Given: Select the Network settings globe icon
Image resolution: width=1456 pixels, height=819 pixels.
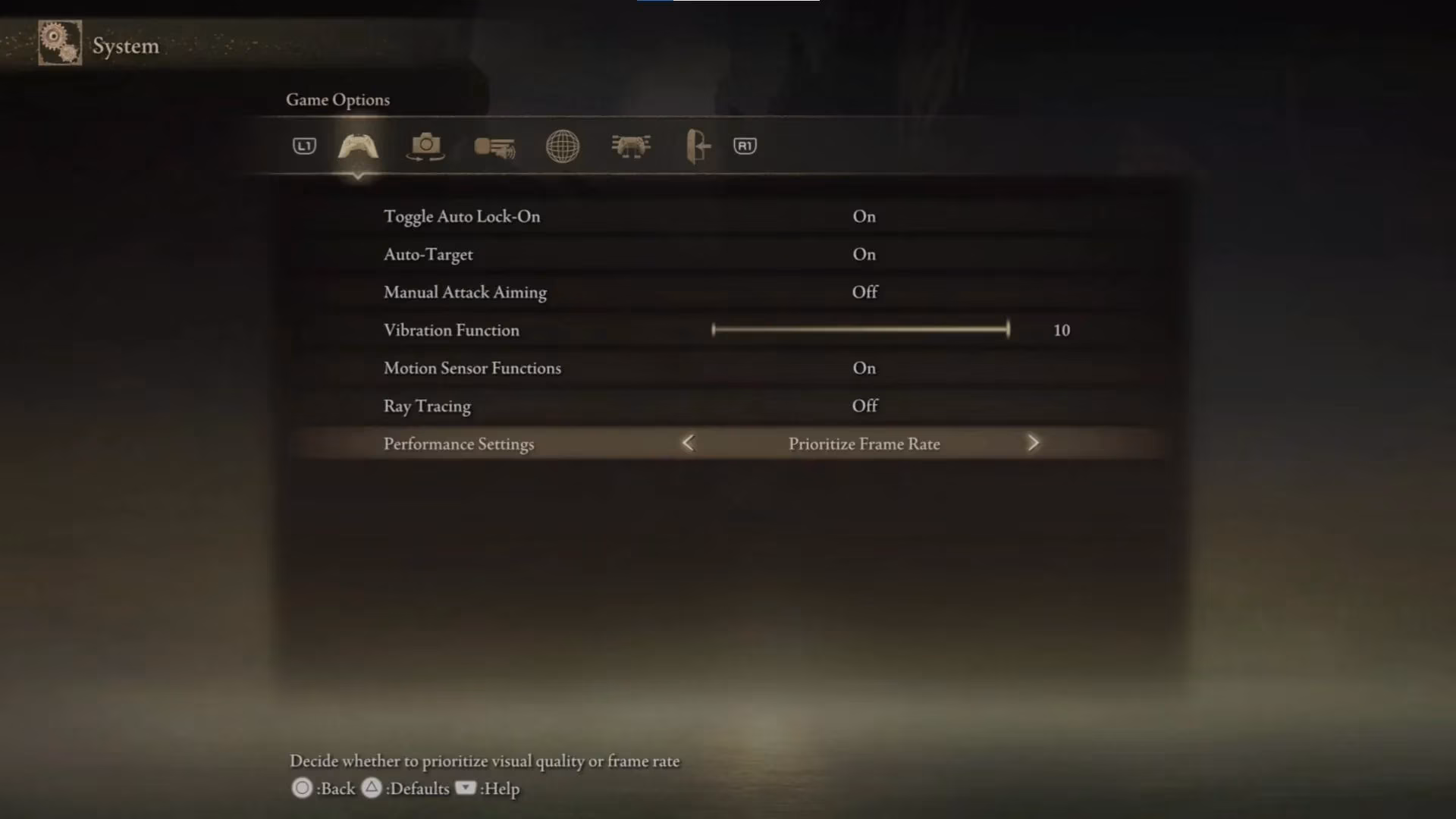Looking at the screenshot, I should click(562, 146).
